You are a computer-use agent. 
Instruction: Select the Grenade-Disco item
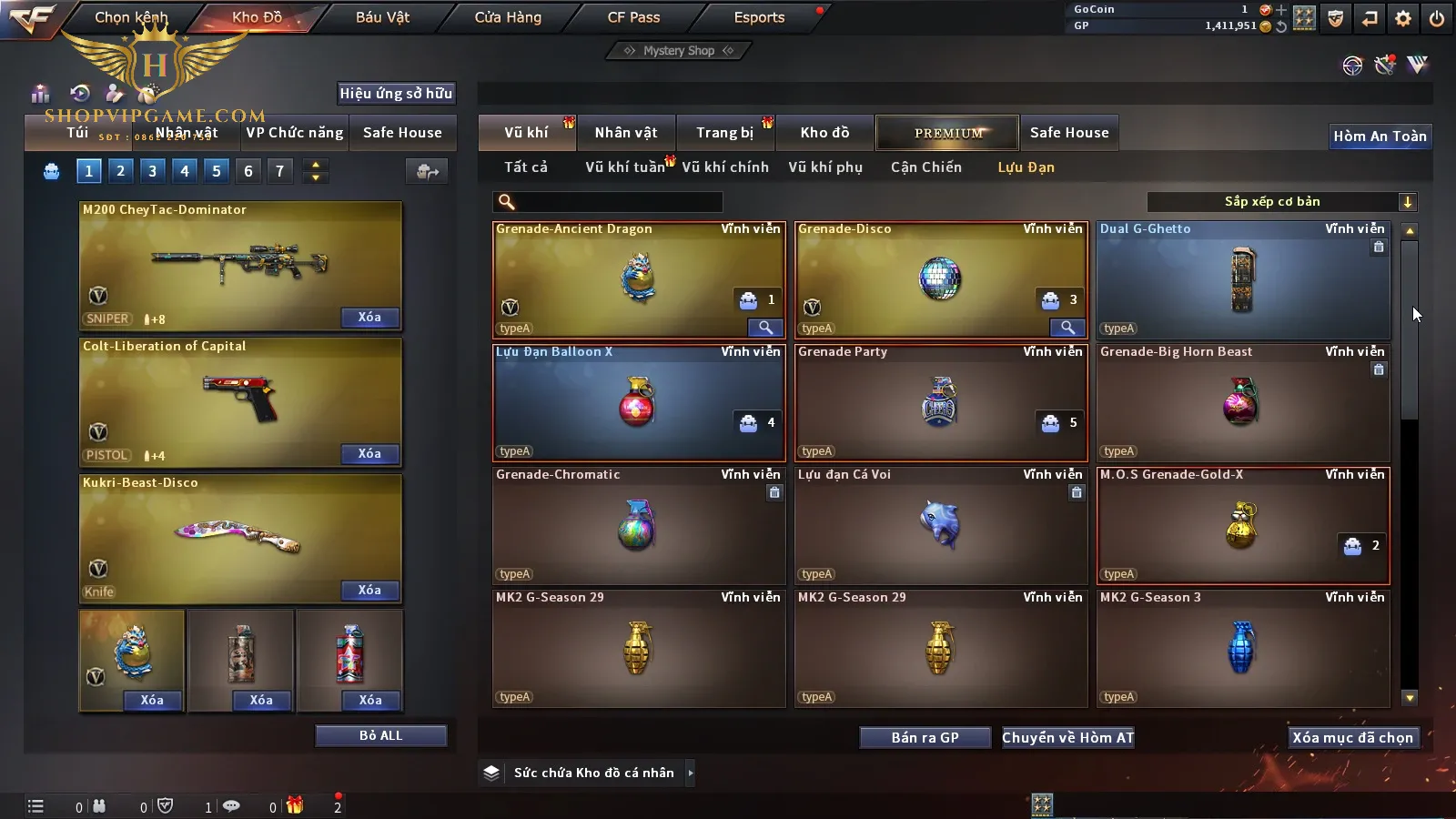[x=940, y=279]
